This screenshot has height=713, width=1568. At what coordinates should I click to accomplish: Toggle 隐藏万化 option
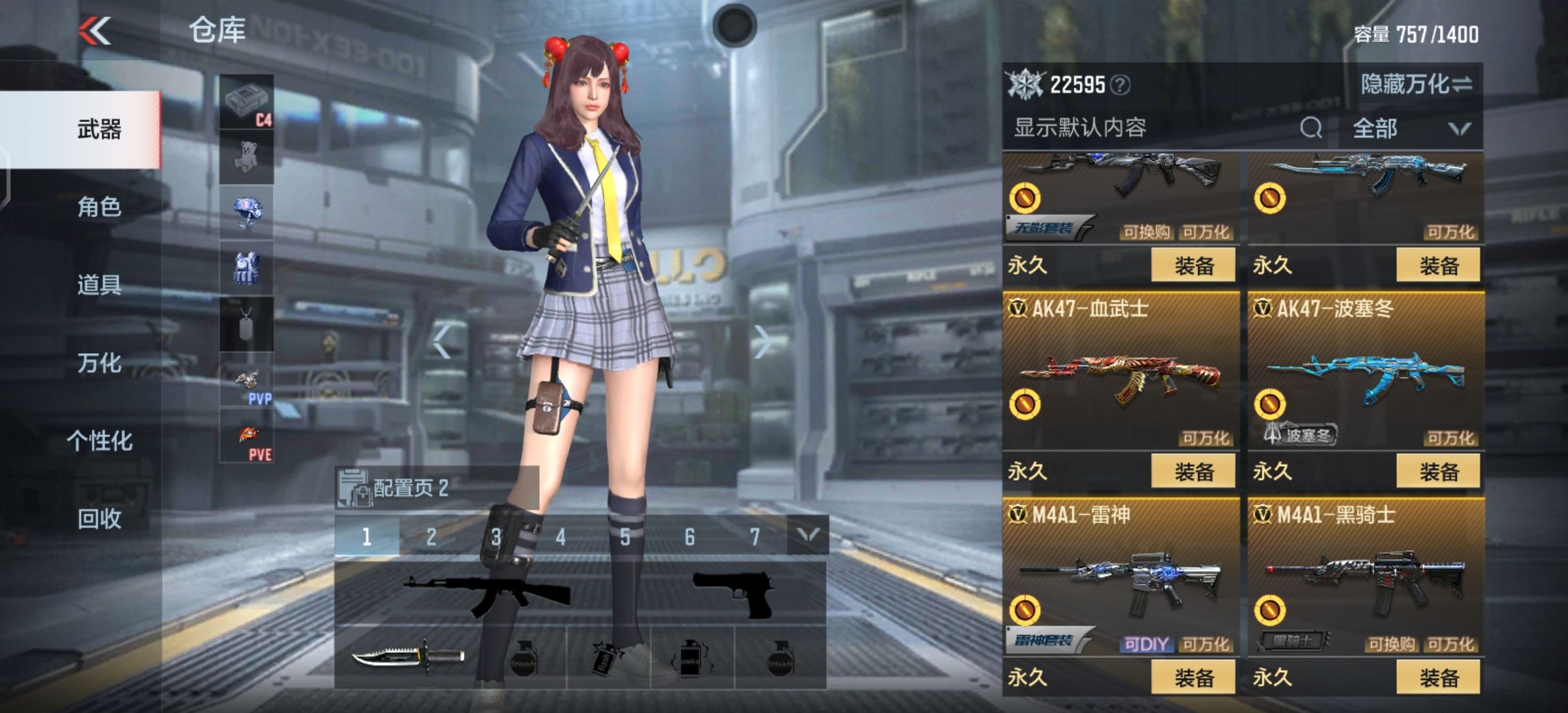[x=1416, y=85]
